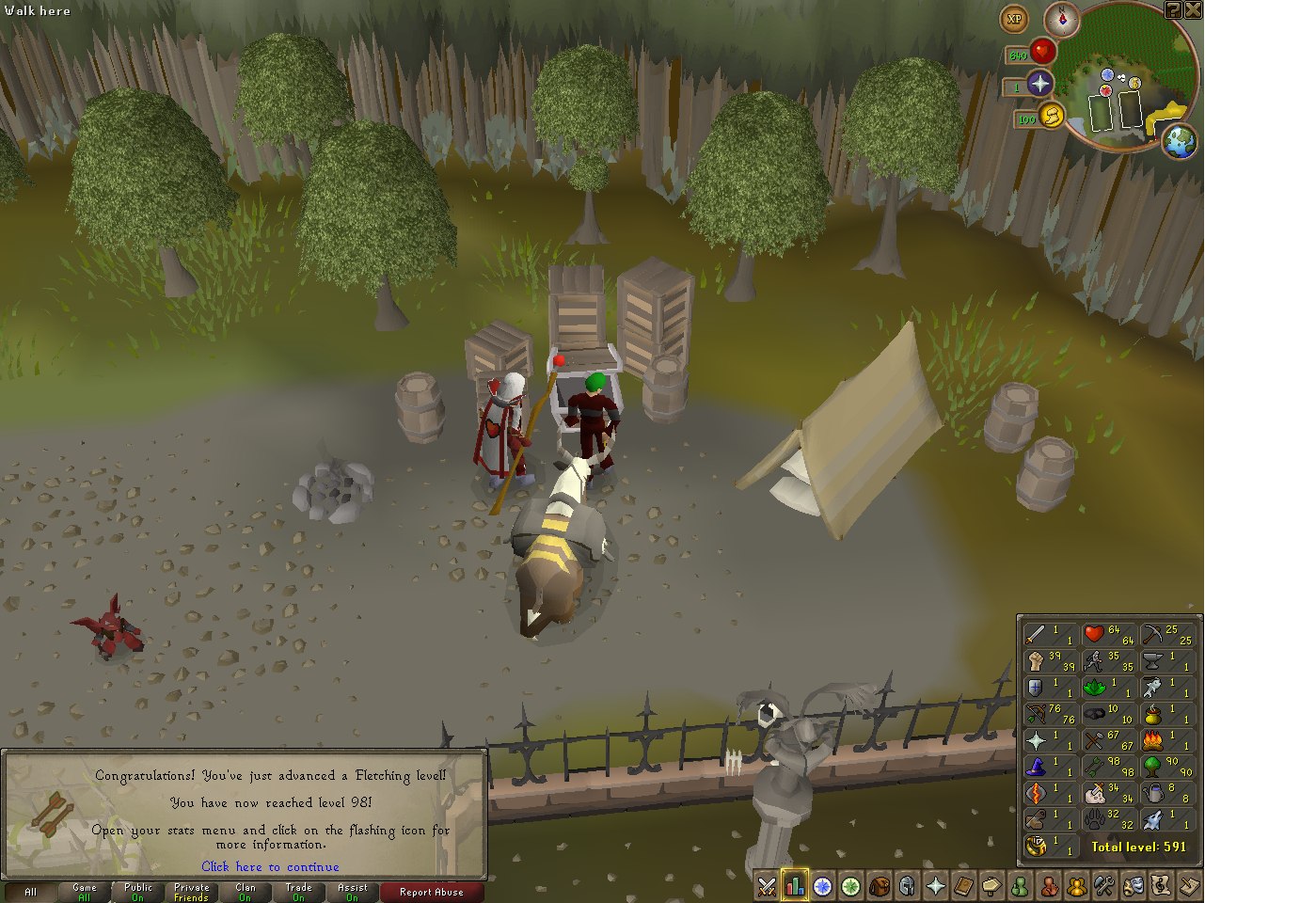
Task: Open the Quest List tab
Action: [x=823, y=887]
